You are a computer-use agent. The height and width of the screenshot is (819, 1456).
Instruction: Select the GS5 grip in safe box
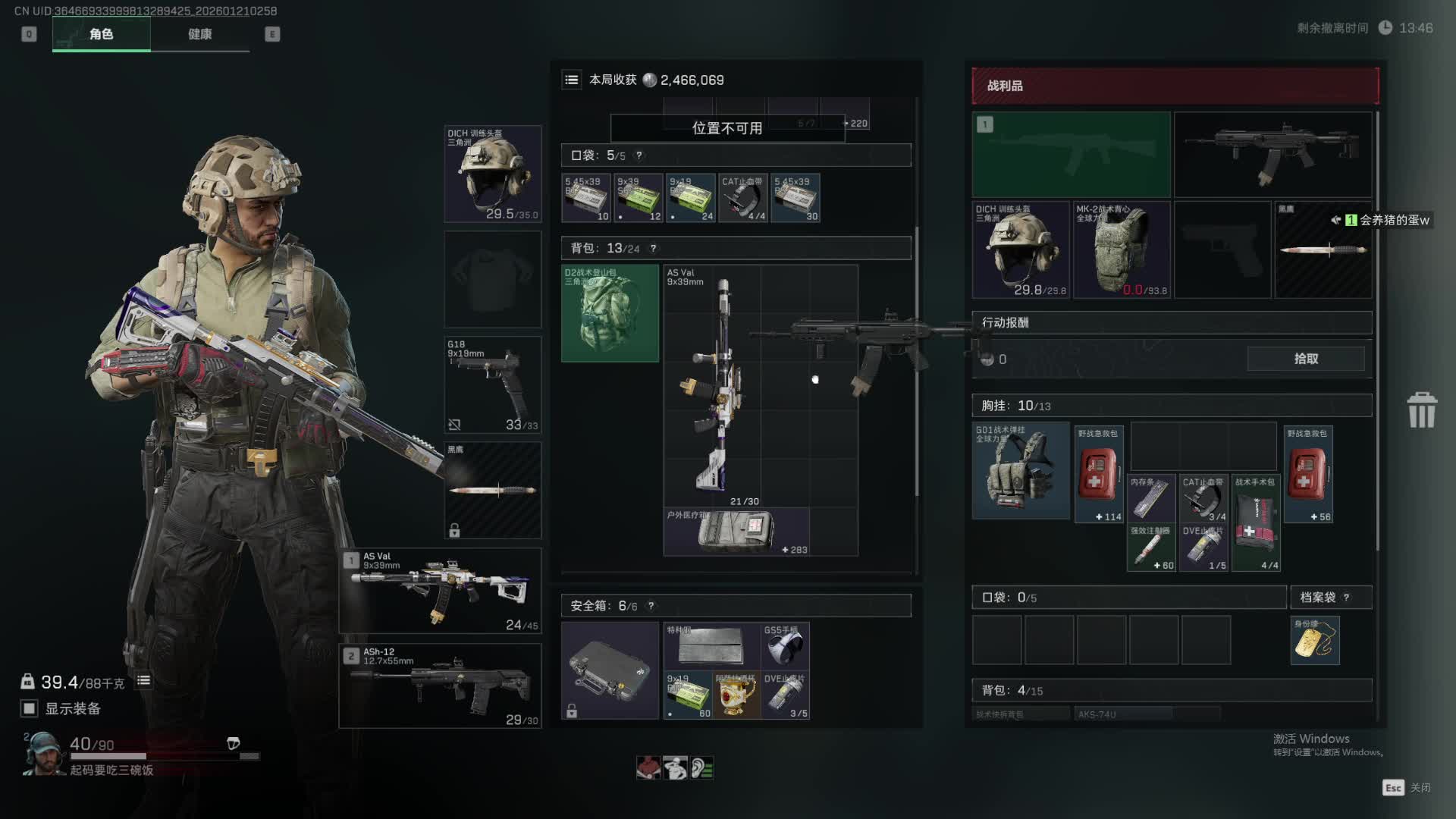[785, 646]
